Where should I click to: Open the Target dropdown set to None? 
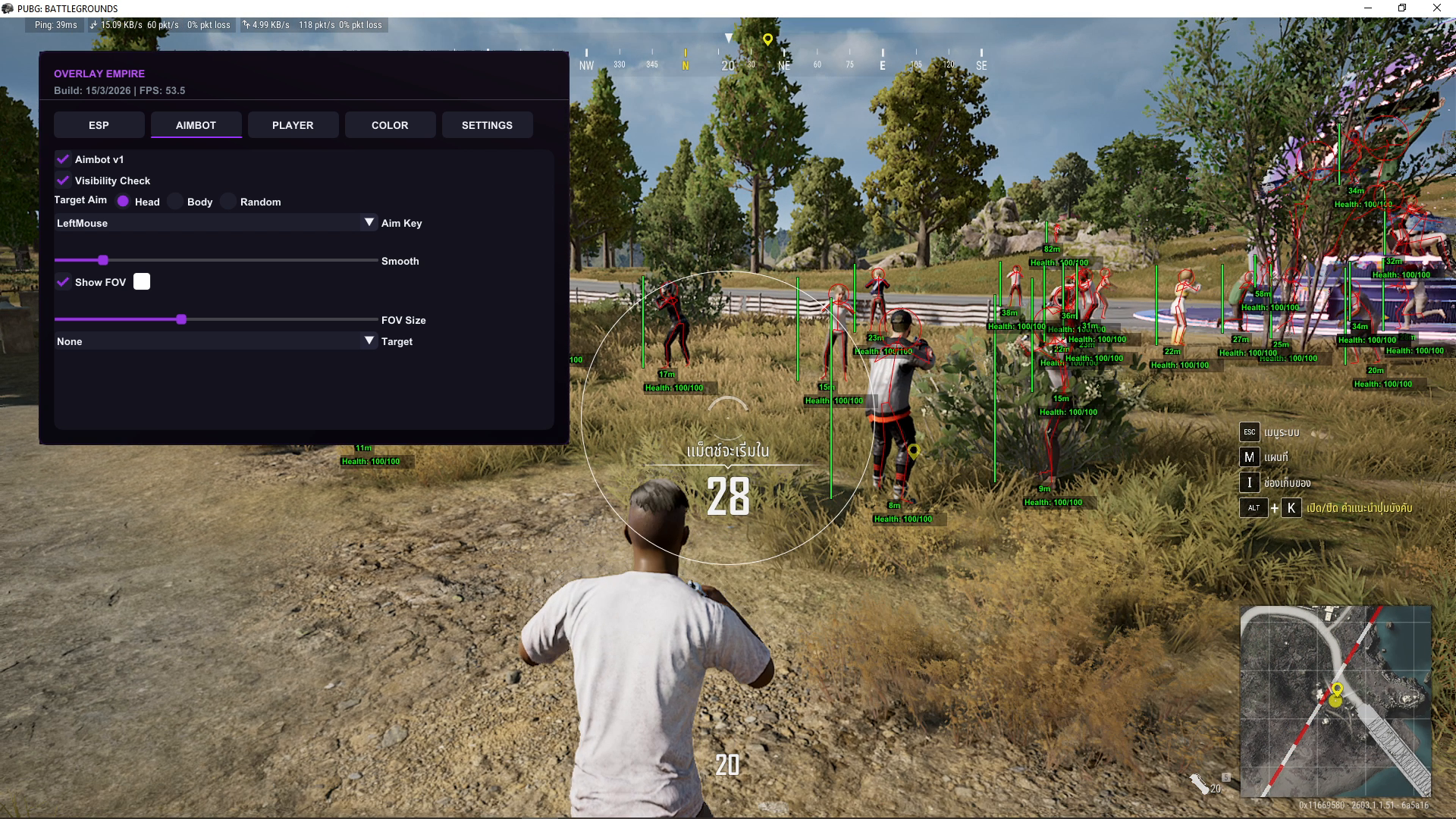tap(216, 340)
